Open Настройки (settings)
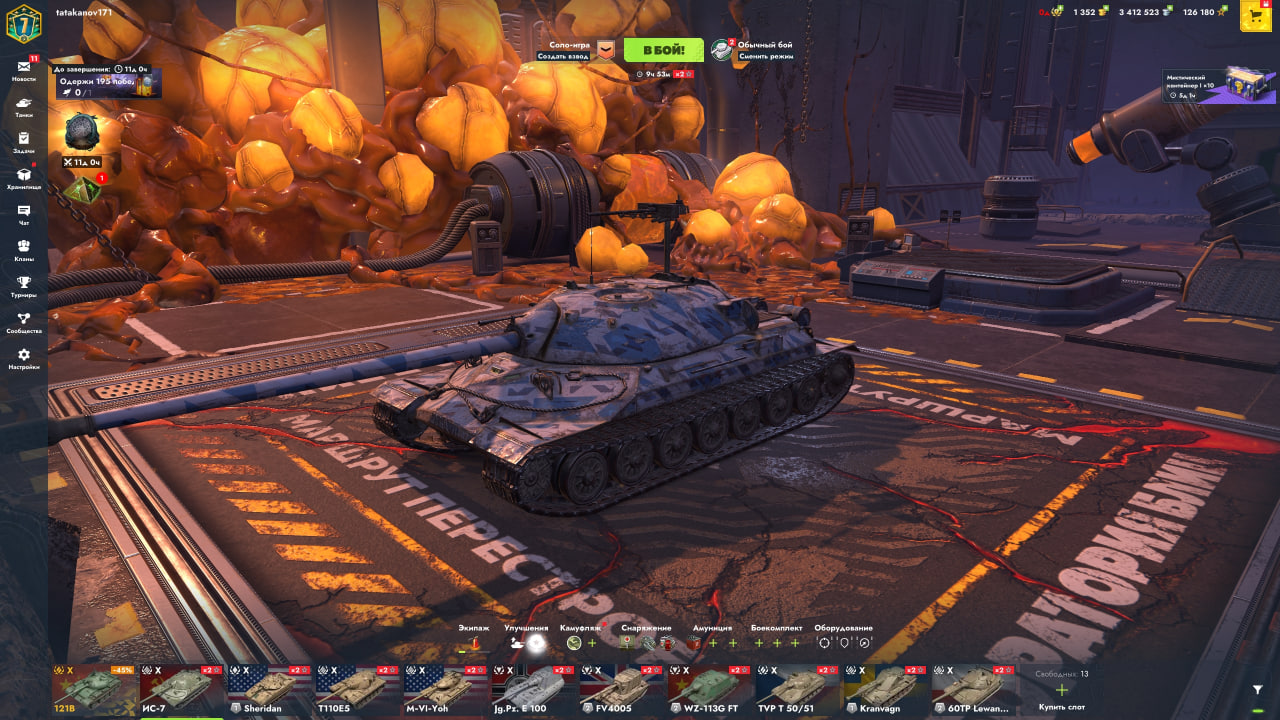Image resolution: width=1280 pixels, height=720 pixels. point(24,358)
